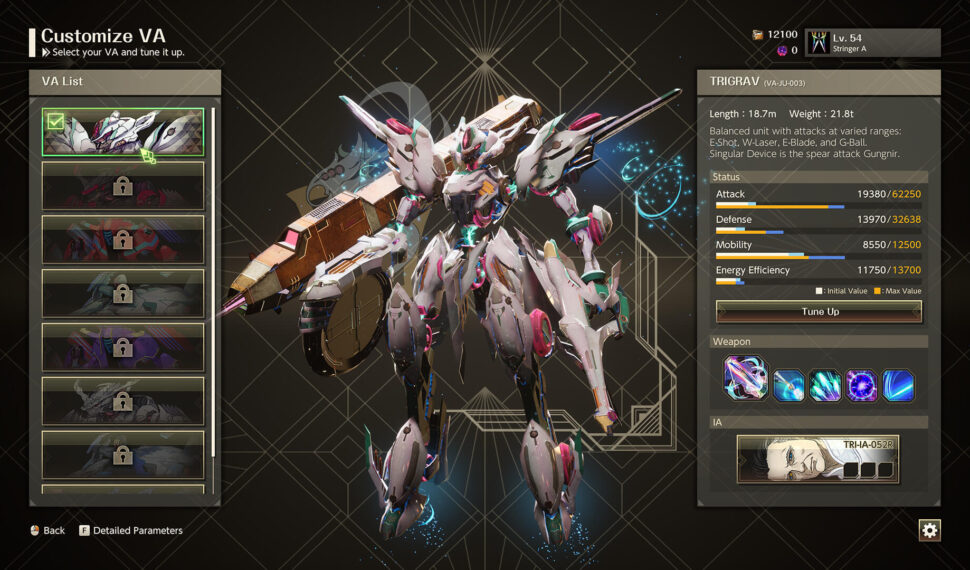View the triple cyan laser weapon icon

[825, 385]
